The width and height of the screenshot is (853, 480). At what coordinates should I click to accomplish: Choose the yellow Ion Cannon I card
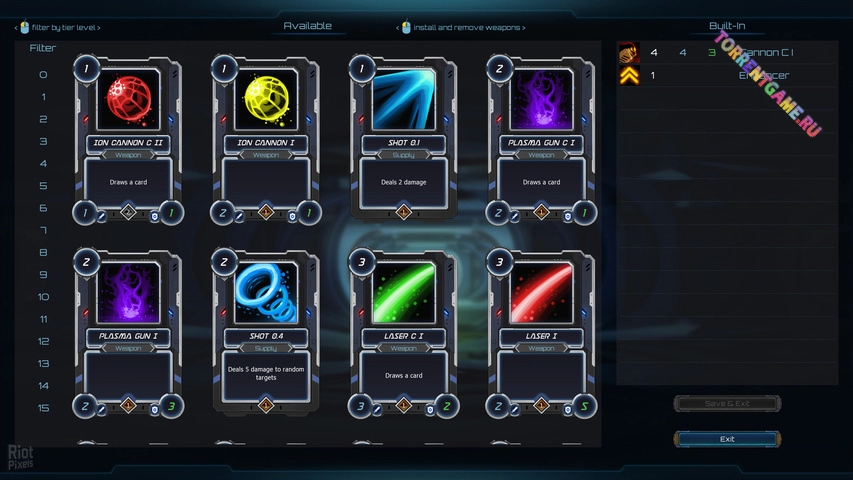266,140
